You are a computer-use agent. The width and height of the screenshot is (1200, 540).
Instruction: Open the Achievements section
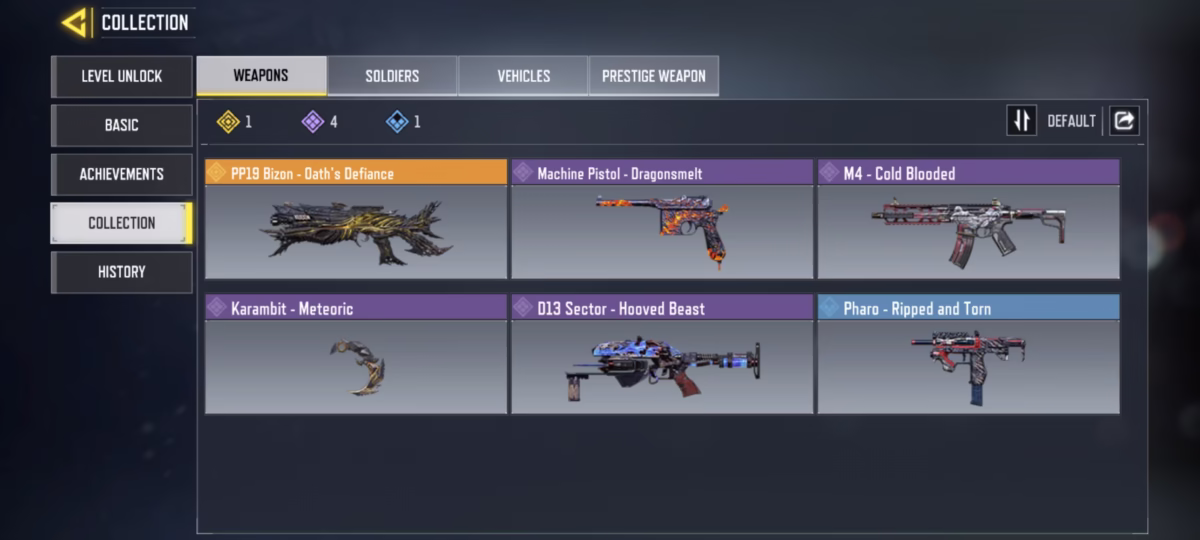[122, 174]
